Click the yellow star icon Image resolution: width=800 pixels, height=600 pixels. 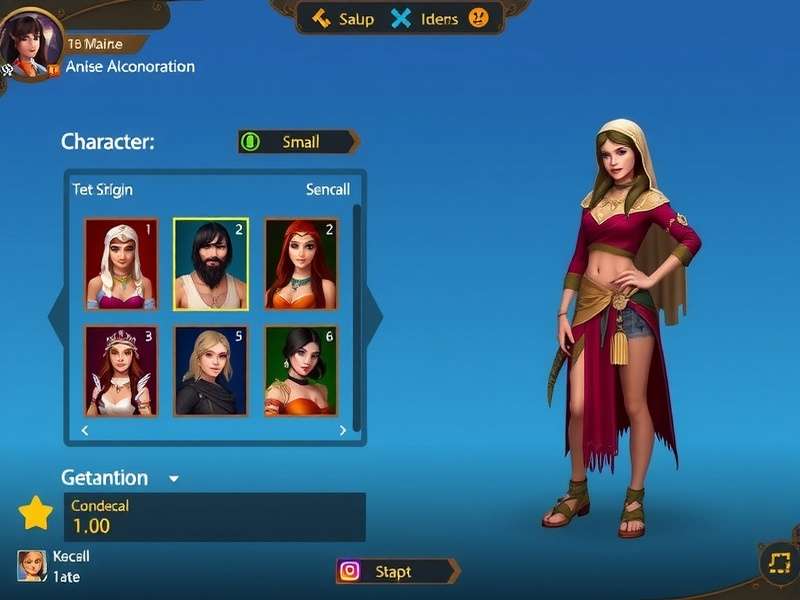[36, 513]
